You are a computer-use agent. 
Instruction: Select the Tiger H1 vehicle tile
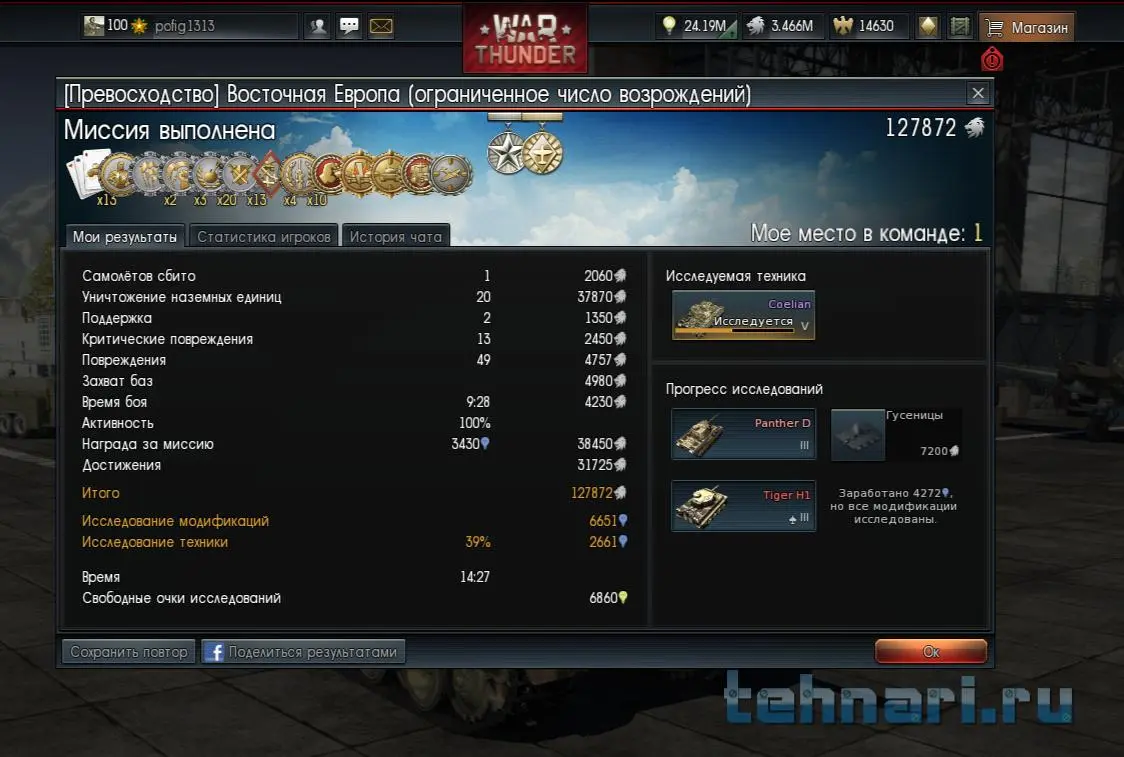[743, 506]
